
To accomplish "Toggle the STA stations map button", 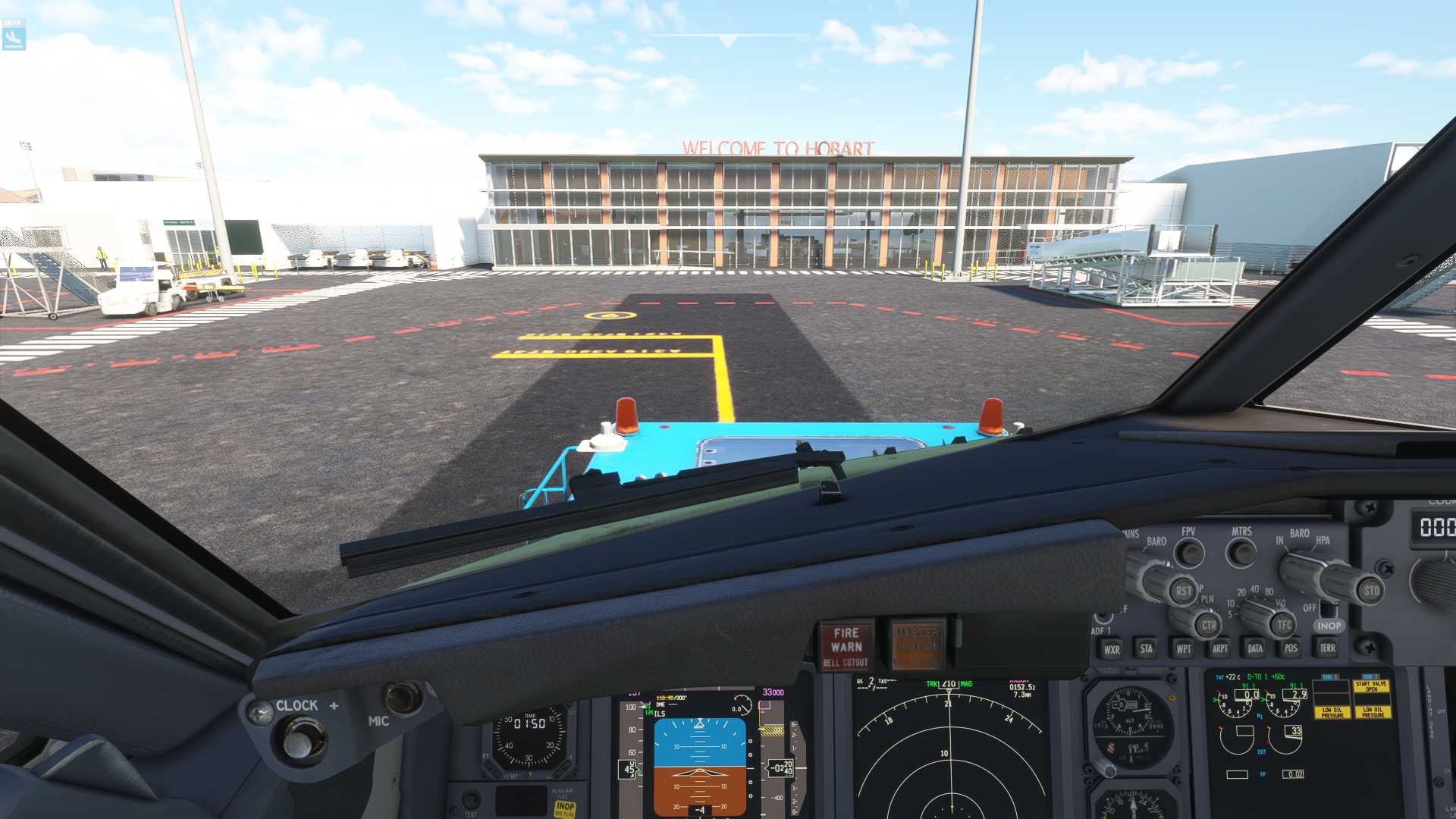I will (x=1147, y=648).
